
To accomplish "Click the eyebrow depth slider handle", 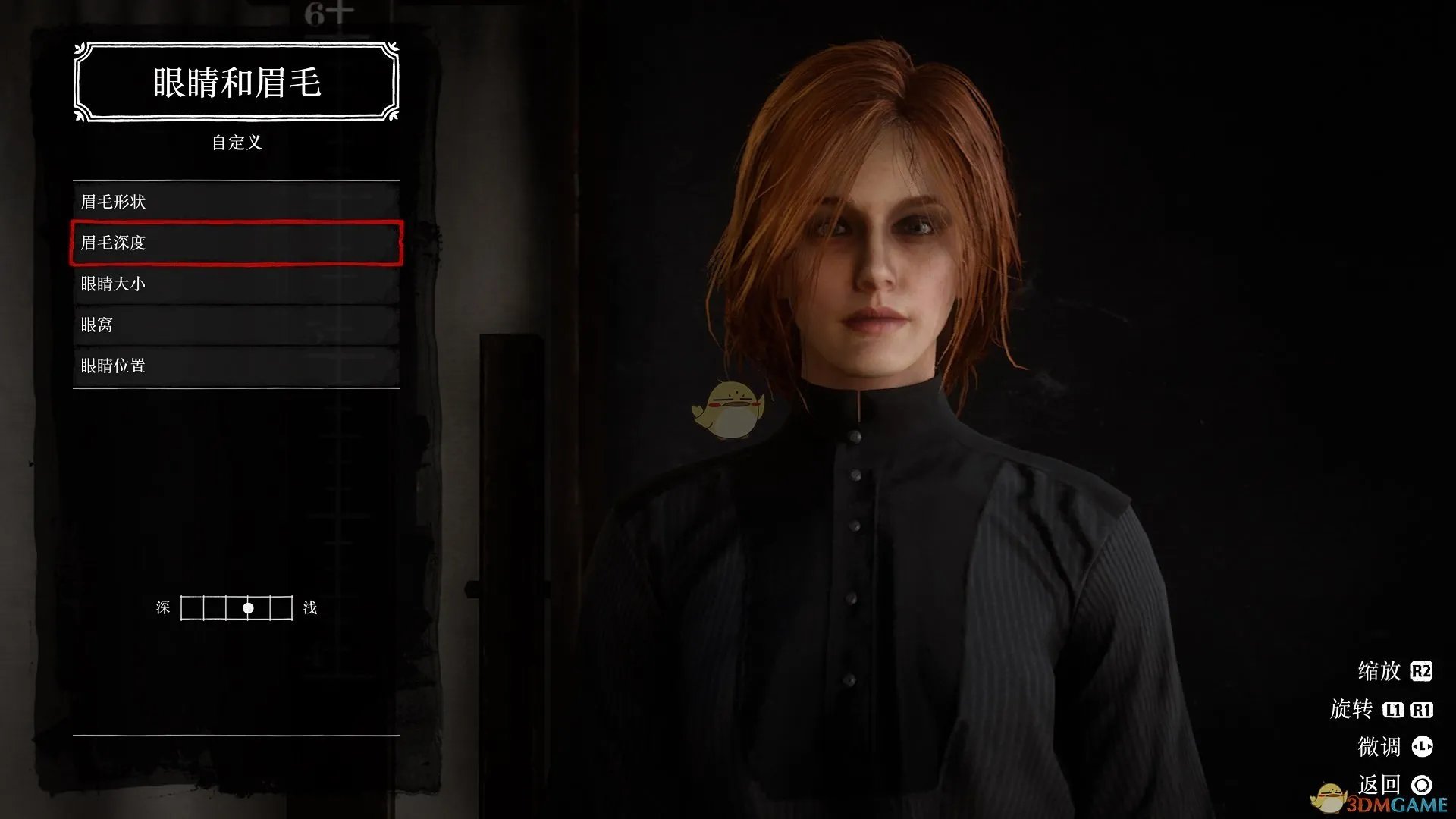I will pos(248,608).
